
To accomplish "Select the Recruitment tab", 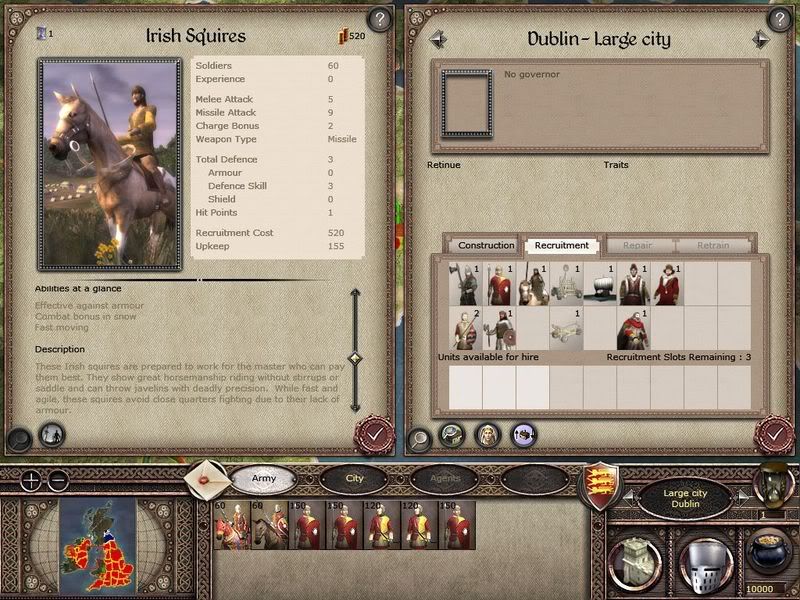I will (x=561, y=245).
